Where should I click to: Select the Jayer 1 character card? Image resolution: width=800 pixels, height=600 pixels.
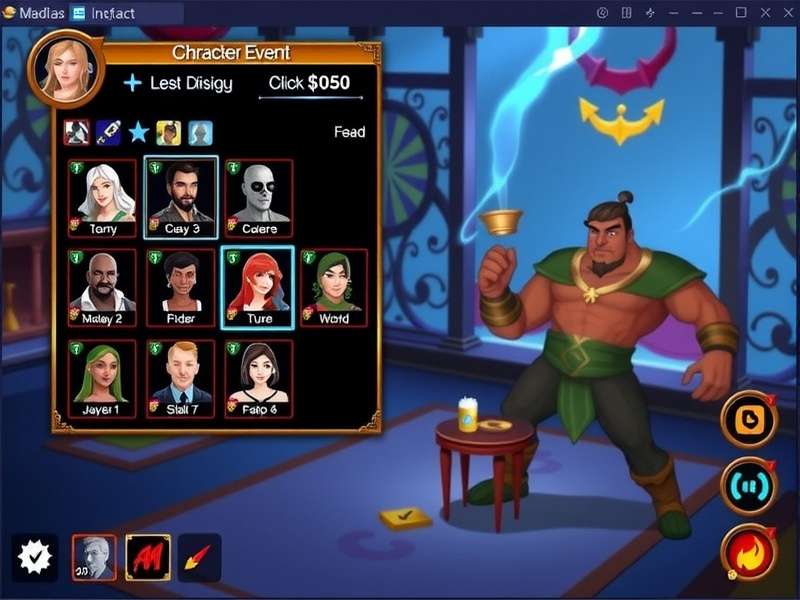pyautogui.click(x=102, y=378)
